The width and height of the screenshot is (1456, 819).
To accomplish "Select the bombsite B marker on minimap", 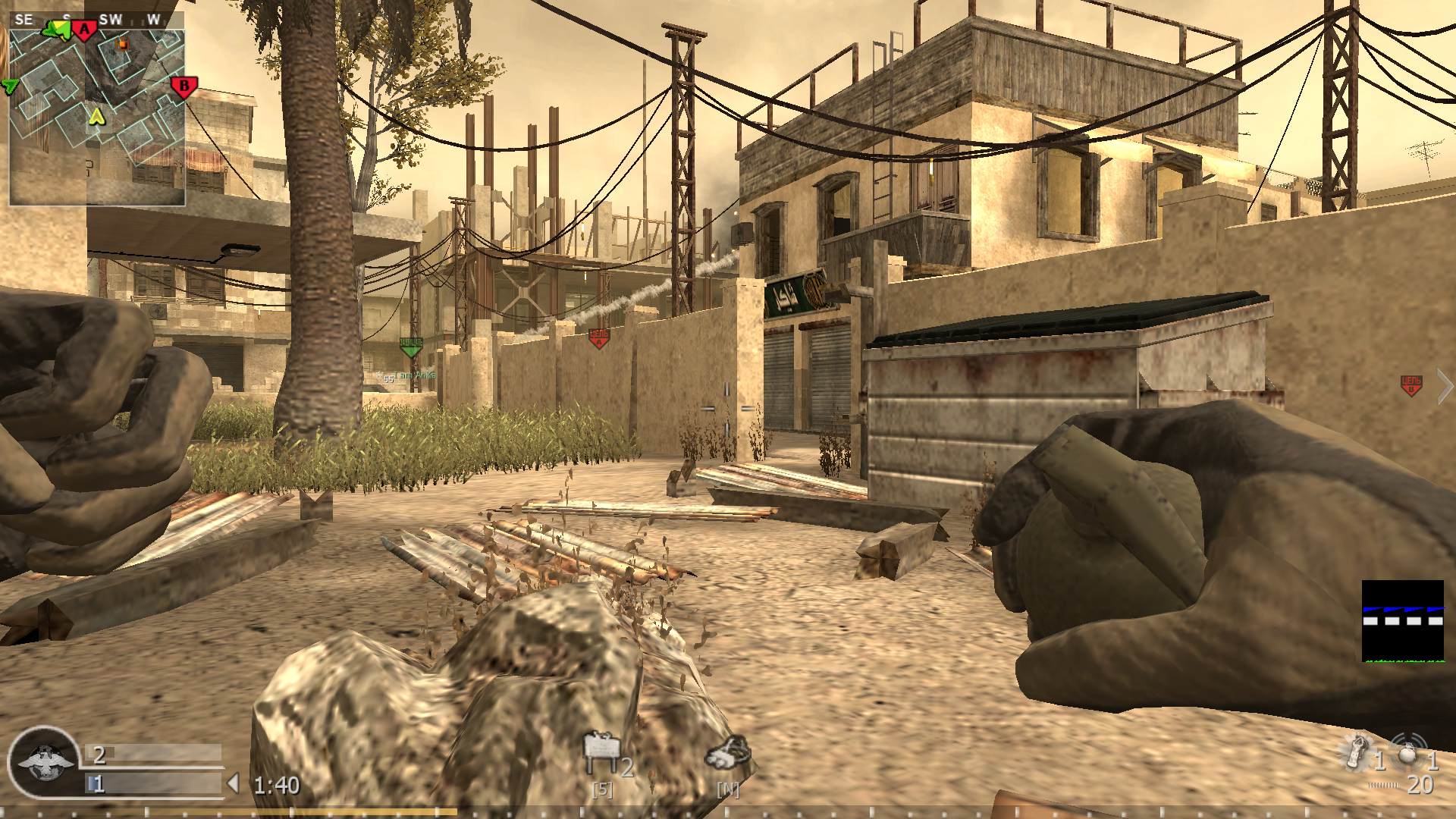I will [184, 86].
